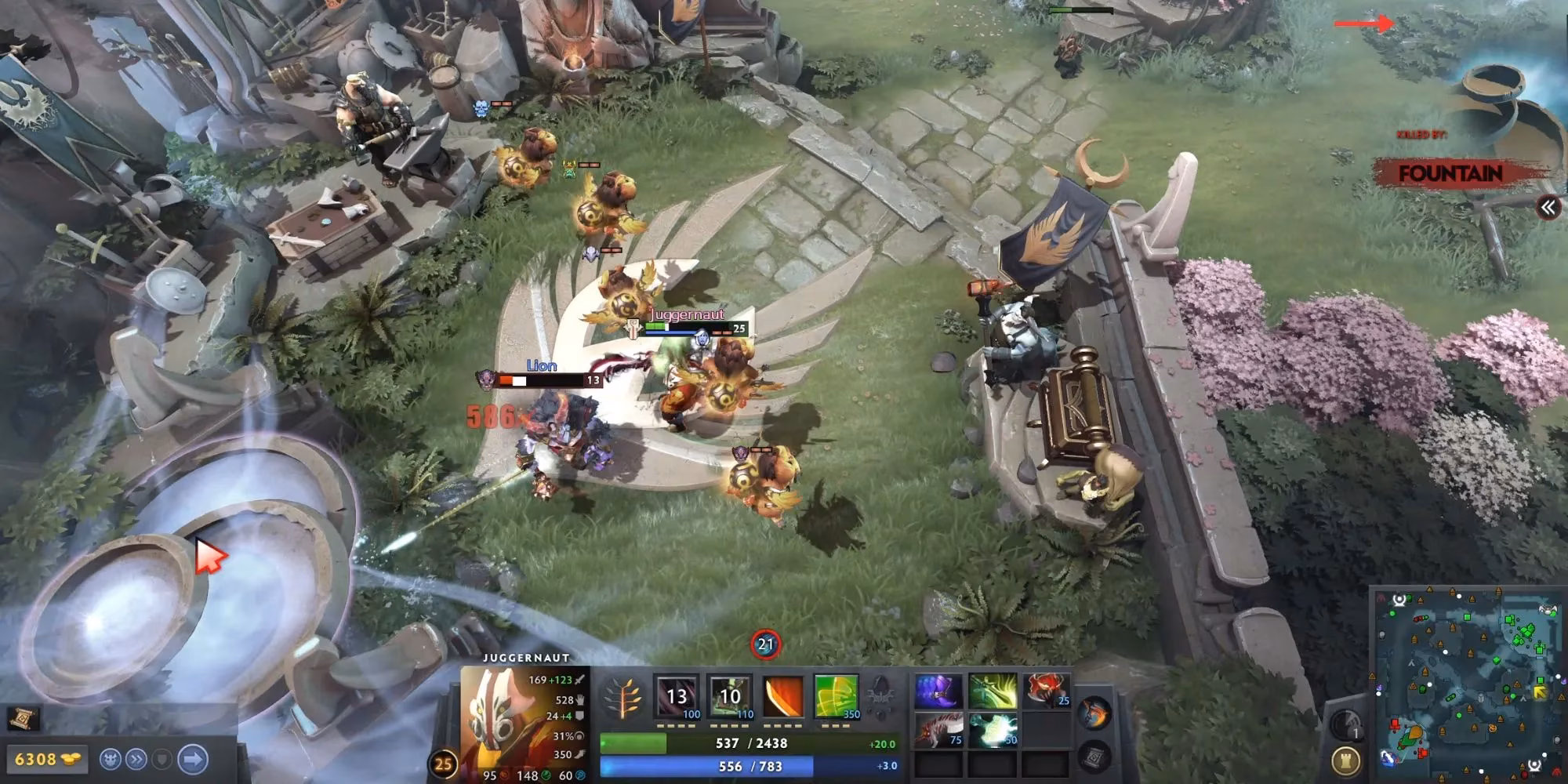The image size is (1568, 784).
Task: Click the Butterfly item icon
Action: click(x=993, y=689)
